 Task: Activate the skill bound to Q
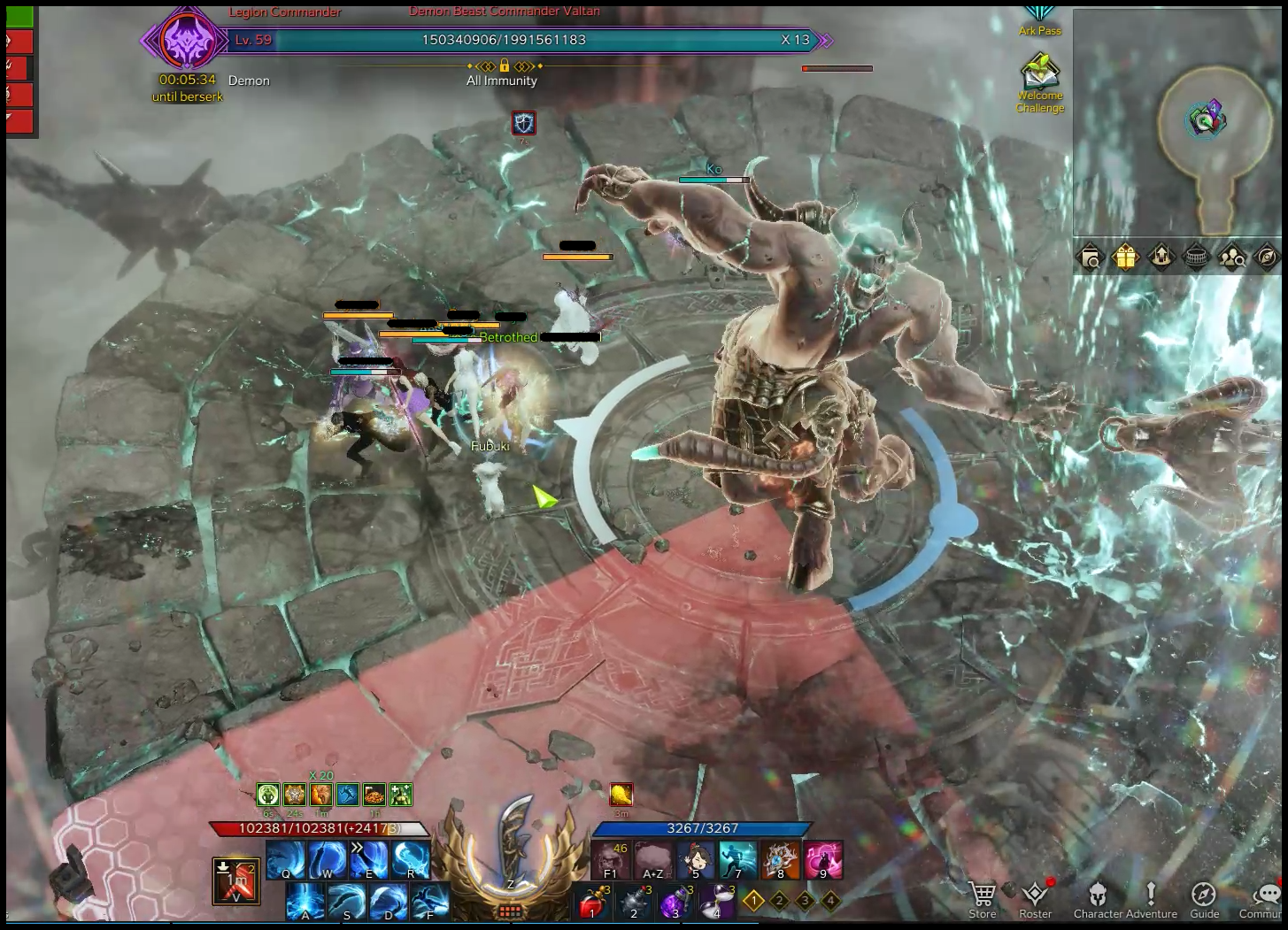click(286, 858)
